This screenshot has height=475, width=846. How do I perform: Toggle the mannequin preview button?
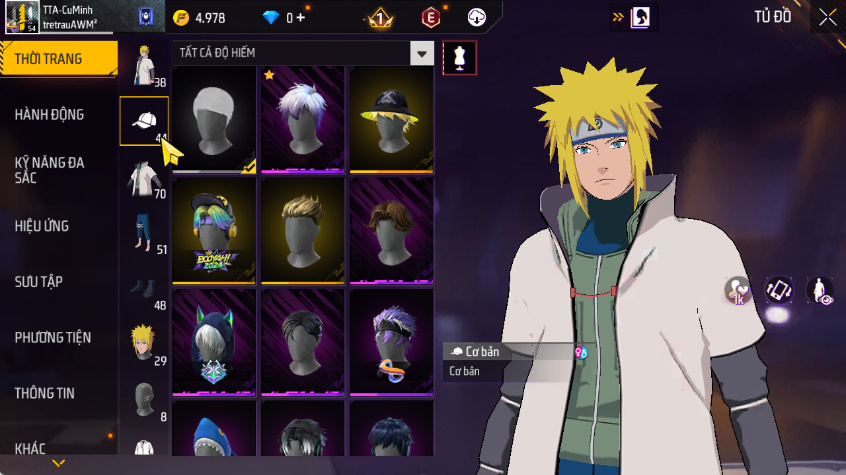click(459, 57)
